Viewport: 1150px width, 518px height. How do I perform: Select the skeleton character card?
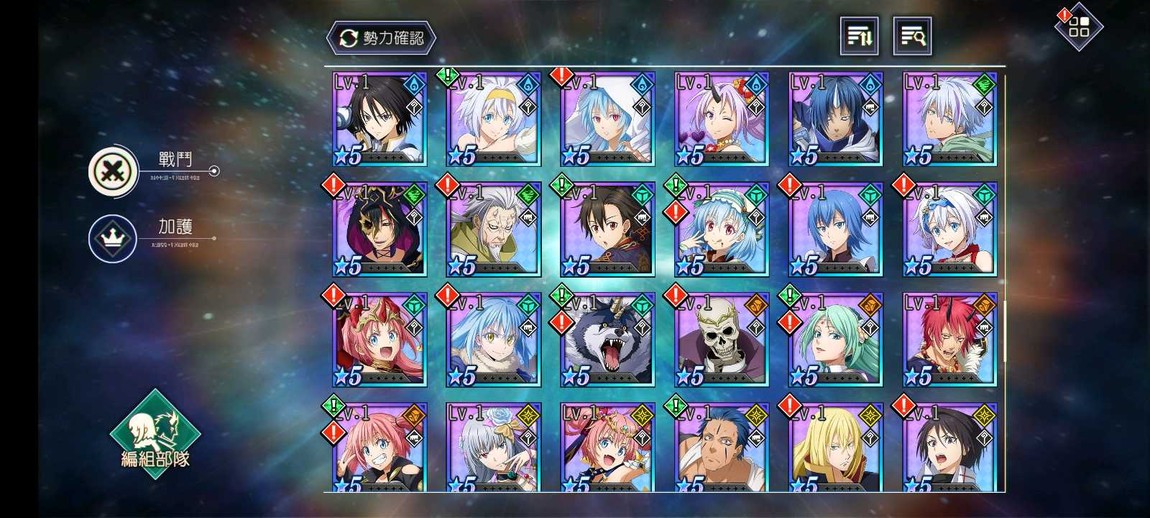coord(722,340)
